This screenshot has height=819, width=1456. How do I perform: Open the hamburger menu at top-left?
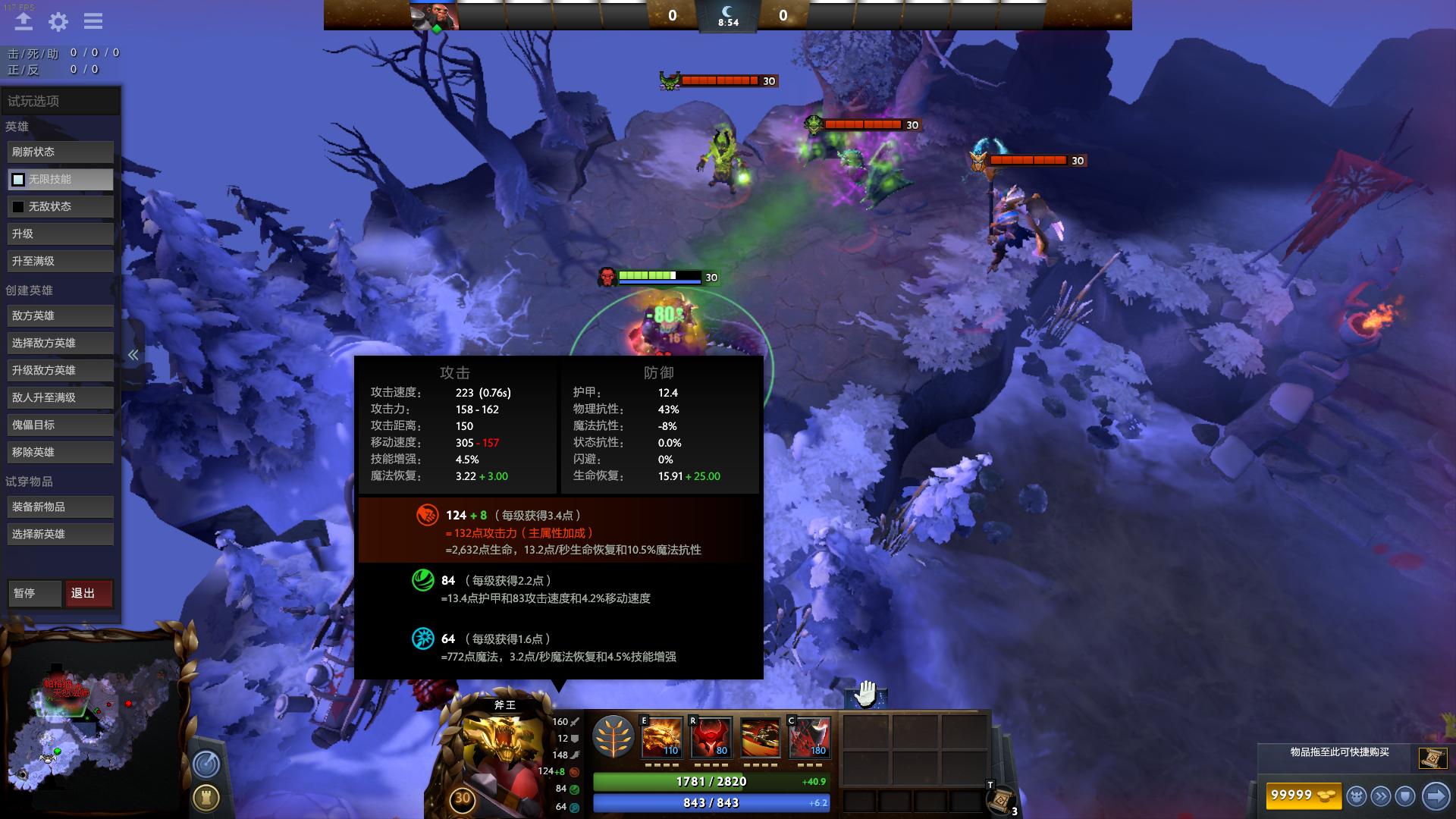pos(93,22)
